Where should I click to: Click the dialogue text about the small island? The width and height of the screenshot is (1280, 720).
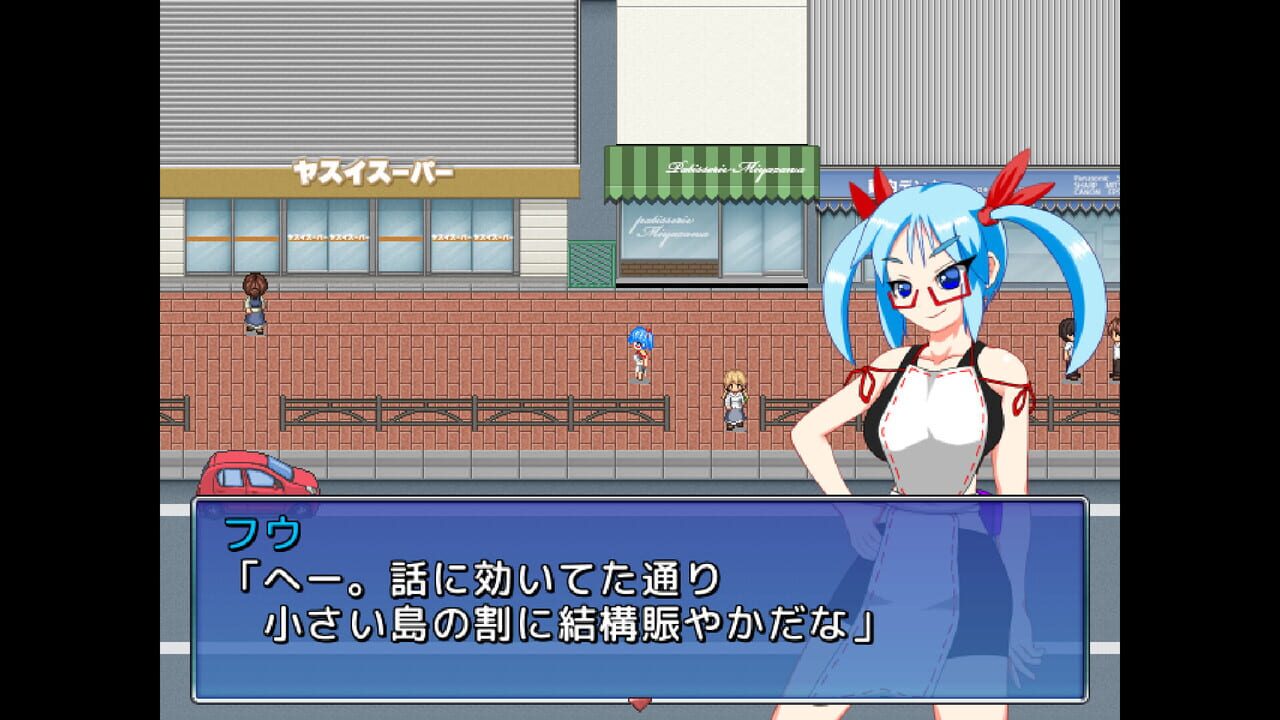pos(470,618)
